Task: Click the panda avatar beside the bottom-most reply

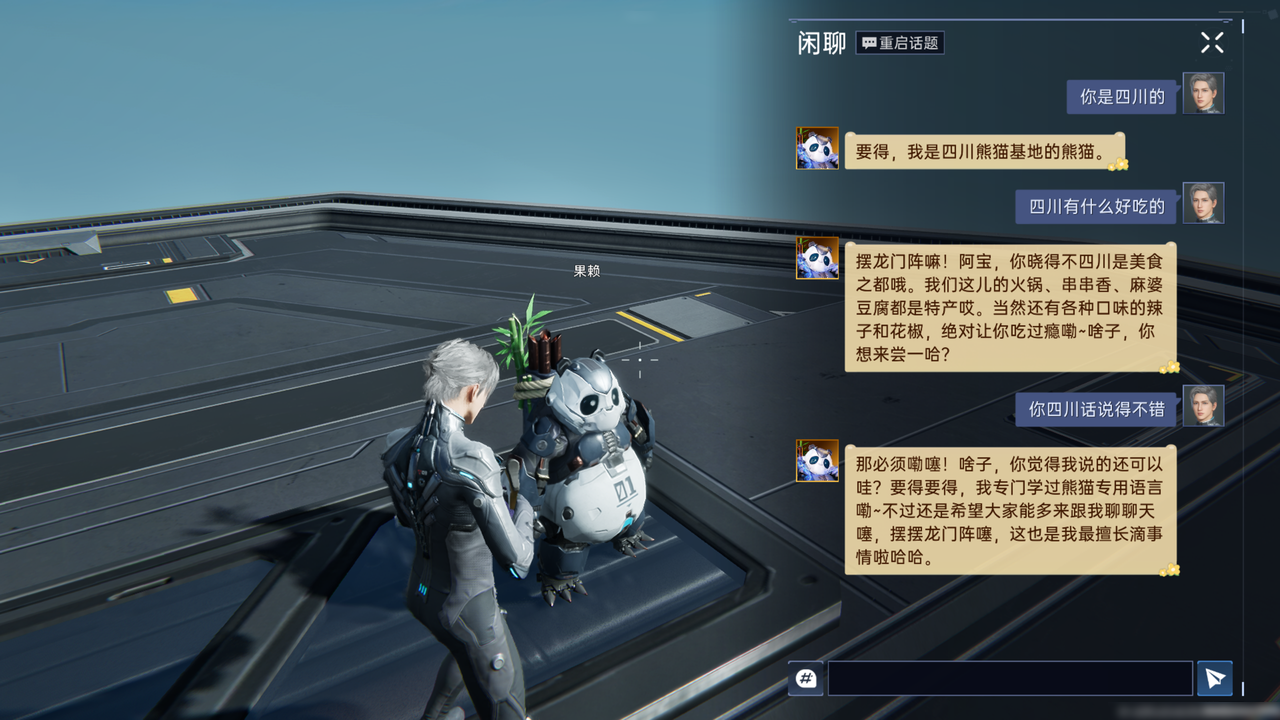Action: (818, 462)
